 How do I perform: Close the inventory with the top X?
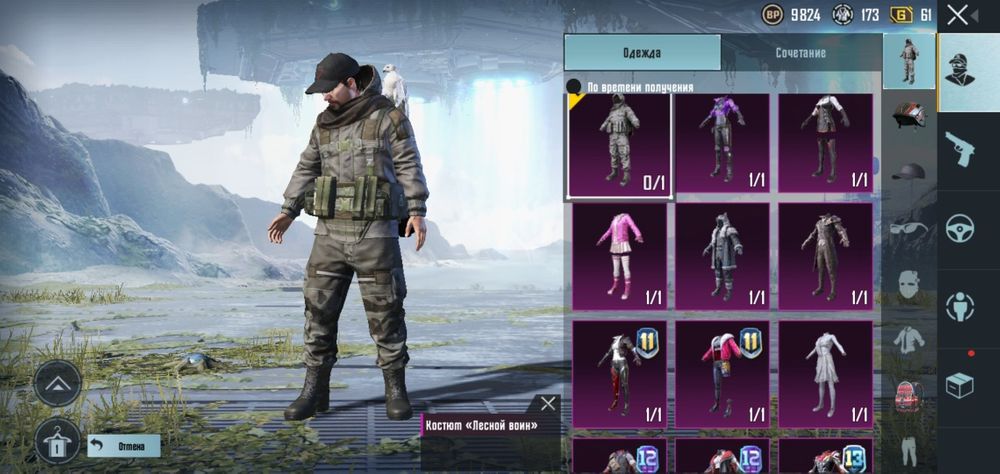coord(958,14)
